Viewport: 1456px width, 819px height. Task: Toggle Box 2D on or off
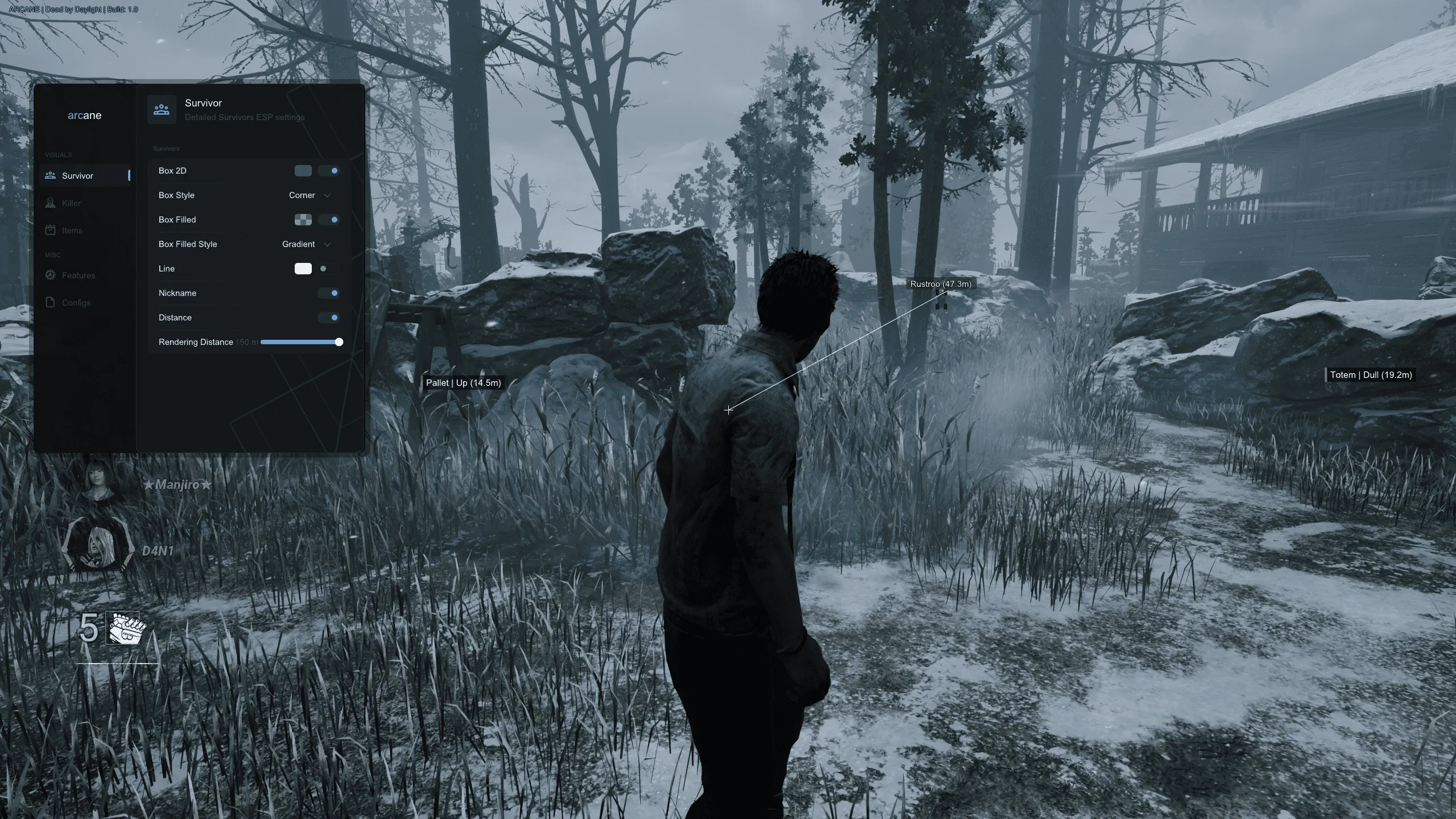click(329, 171)
